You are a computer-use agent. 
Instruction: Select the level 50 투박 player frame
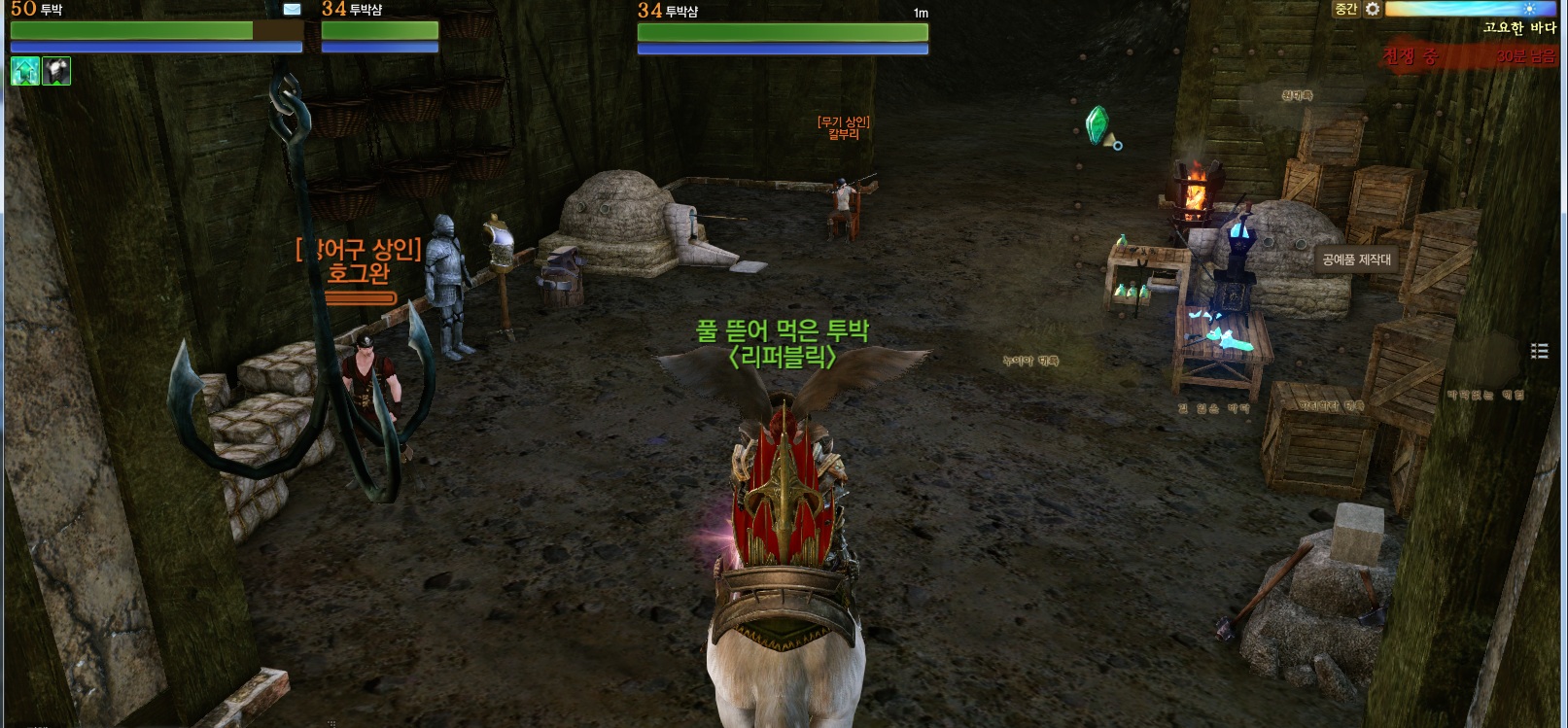(156, 31)
